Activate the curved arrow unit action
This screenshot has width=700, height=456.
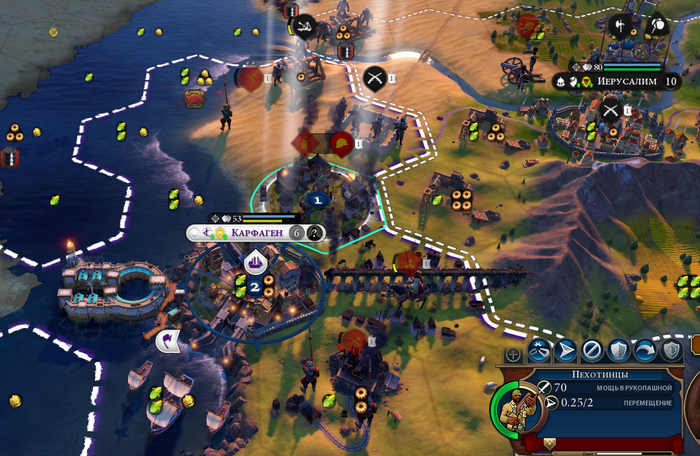tap(644, 350)
